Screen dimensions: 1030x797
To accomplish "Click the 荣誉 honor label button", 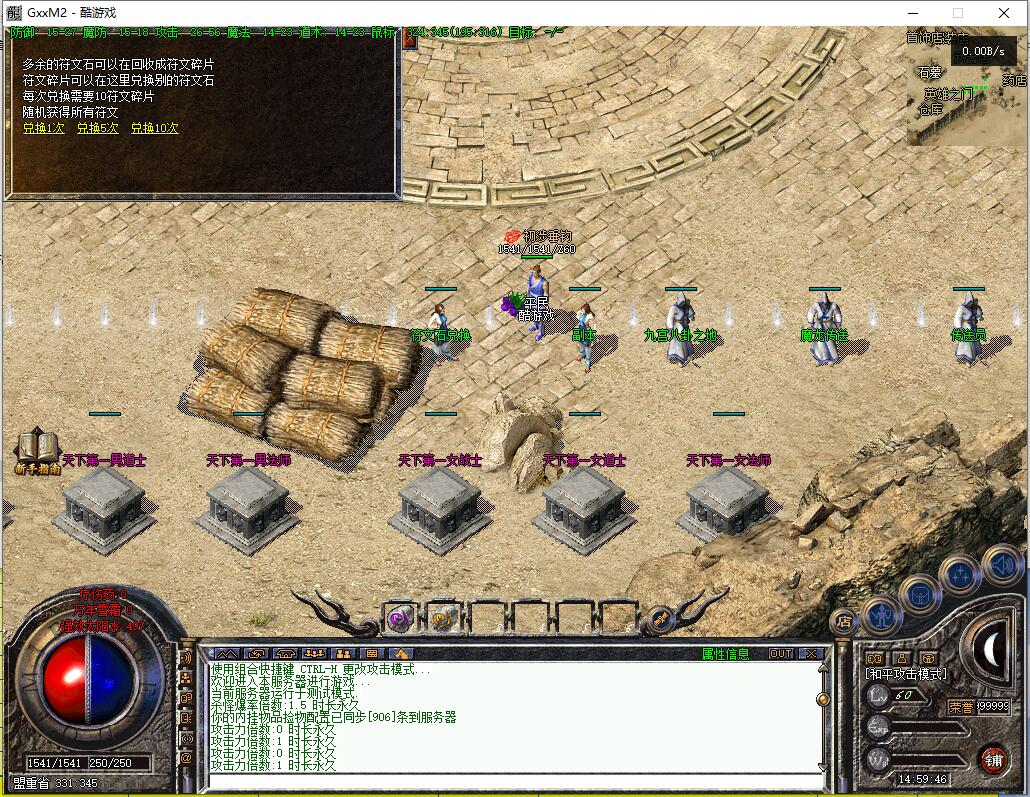I will tap(961, 707).
